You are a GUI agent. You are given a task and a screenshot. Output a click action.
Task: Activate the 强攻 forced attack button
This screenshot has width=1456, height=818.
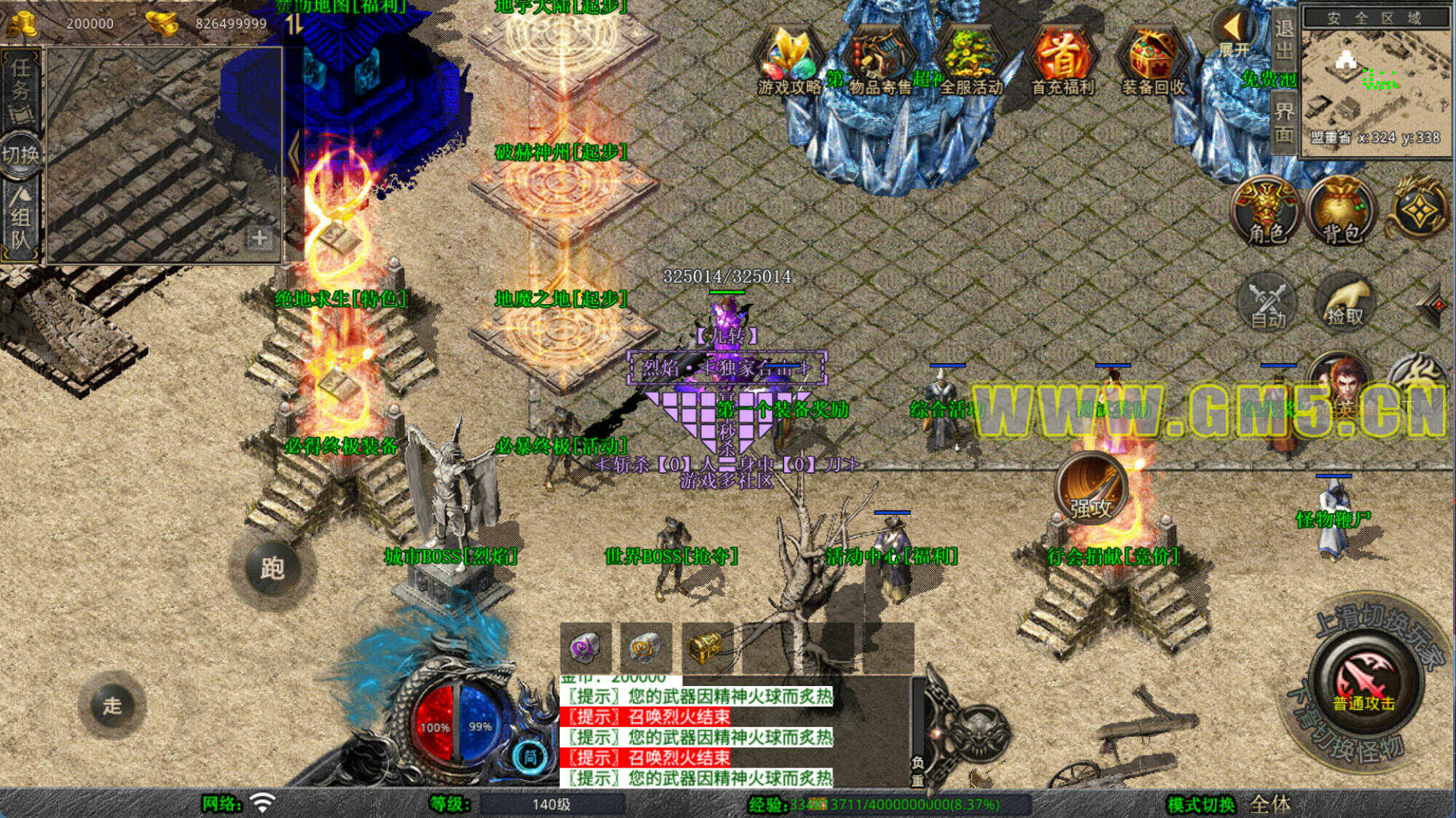coord(1090,490)
